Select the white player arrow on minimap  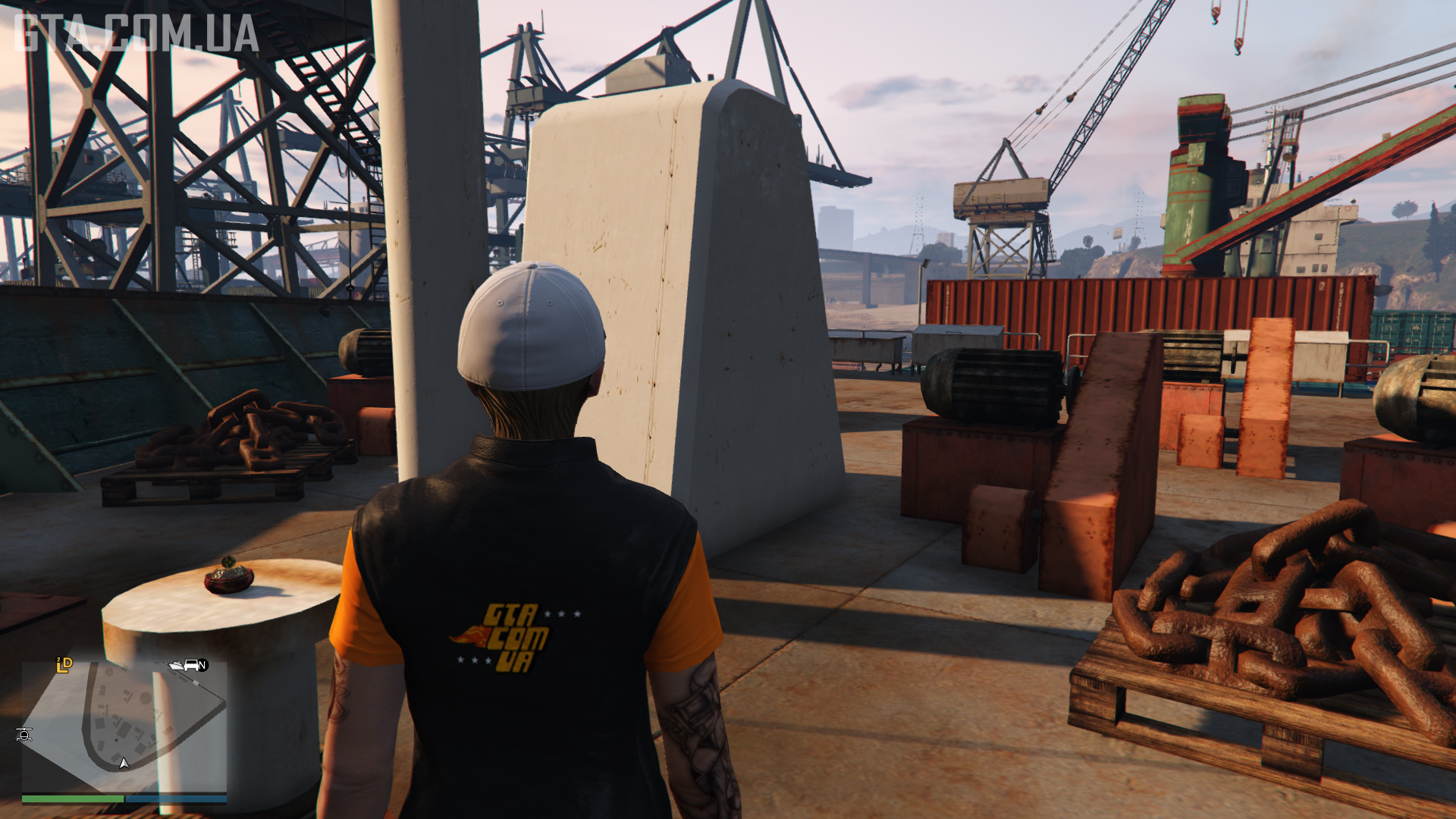point(124,763)
